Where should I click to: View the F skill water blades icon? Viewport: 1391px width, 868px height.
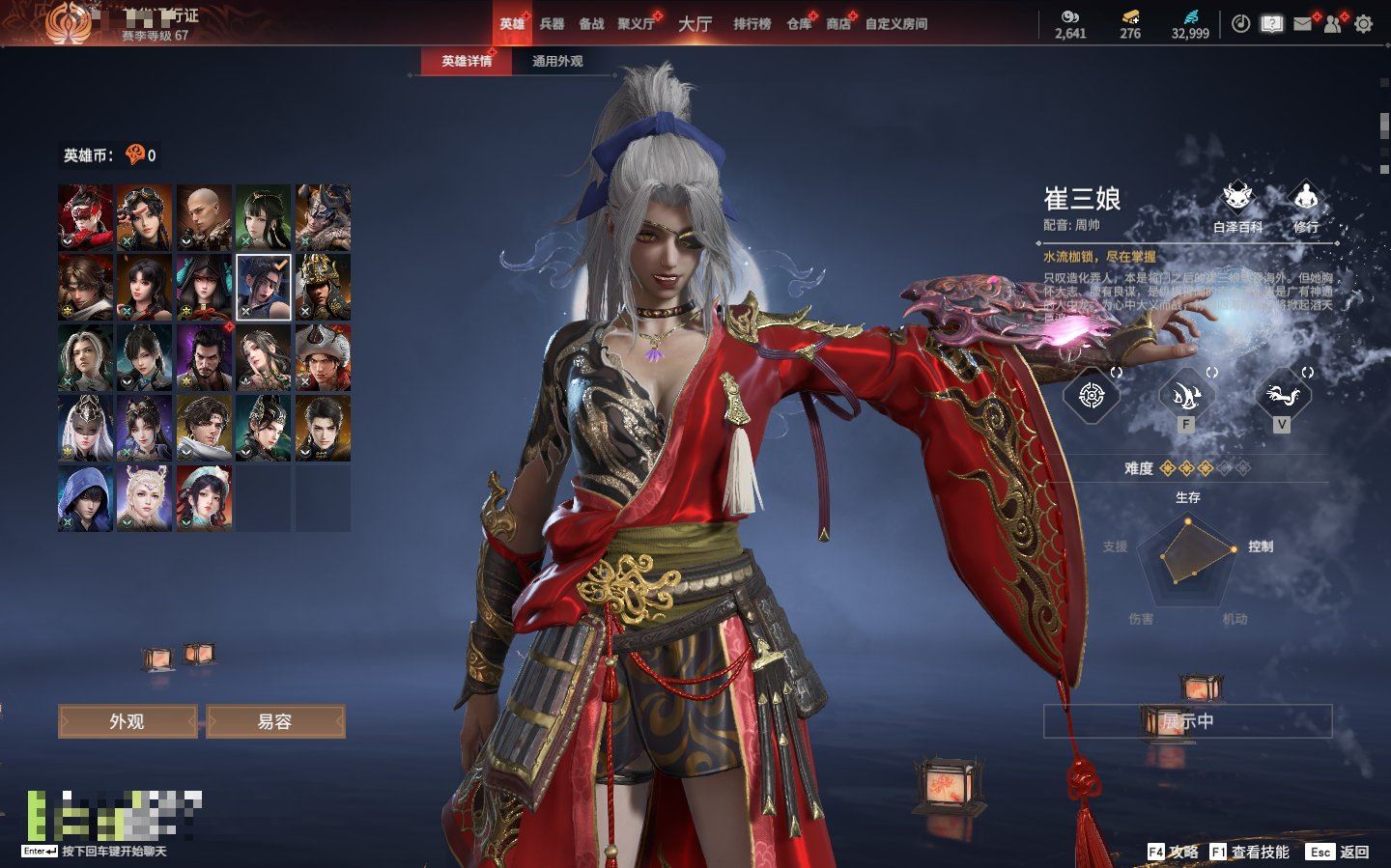1186,395
